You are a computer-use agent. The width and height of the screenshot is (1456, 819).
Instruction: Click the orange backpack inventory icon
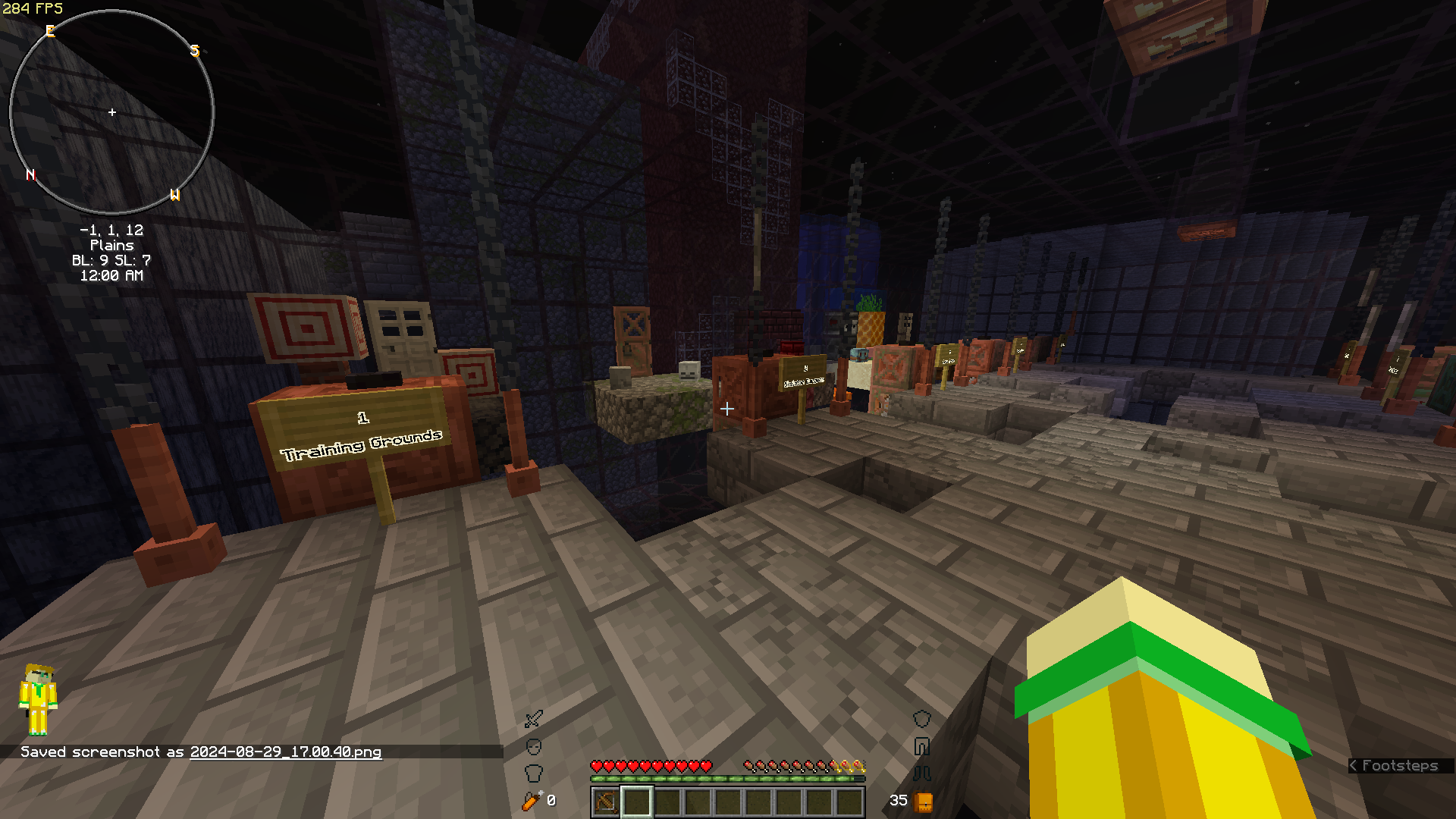click(x=923, y=801)
